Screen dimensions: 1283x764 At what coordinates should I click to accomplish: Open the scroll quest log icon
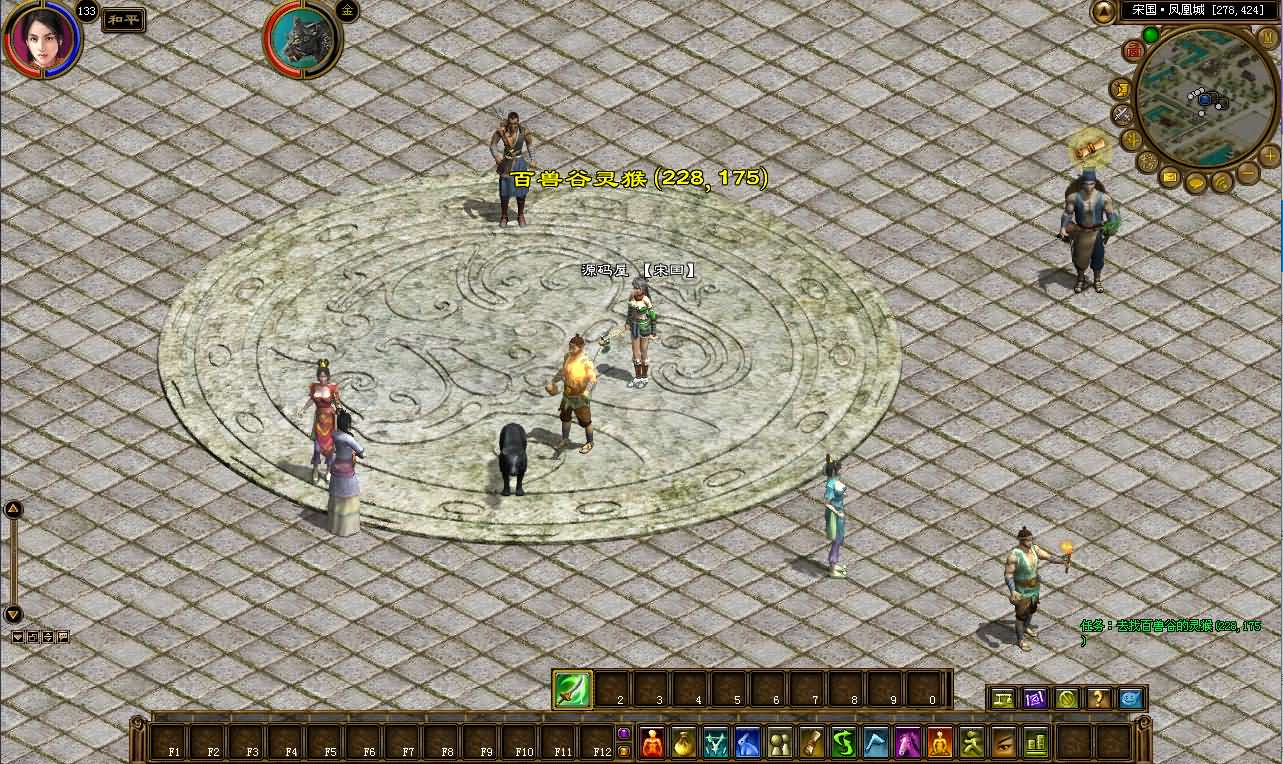point(811,743)
